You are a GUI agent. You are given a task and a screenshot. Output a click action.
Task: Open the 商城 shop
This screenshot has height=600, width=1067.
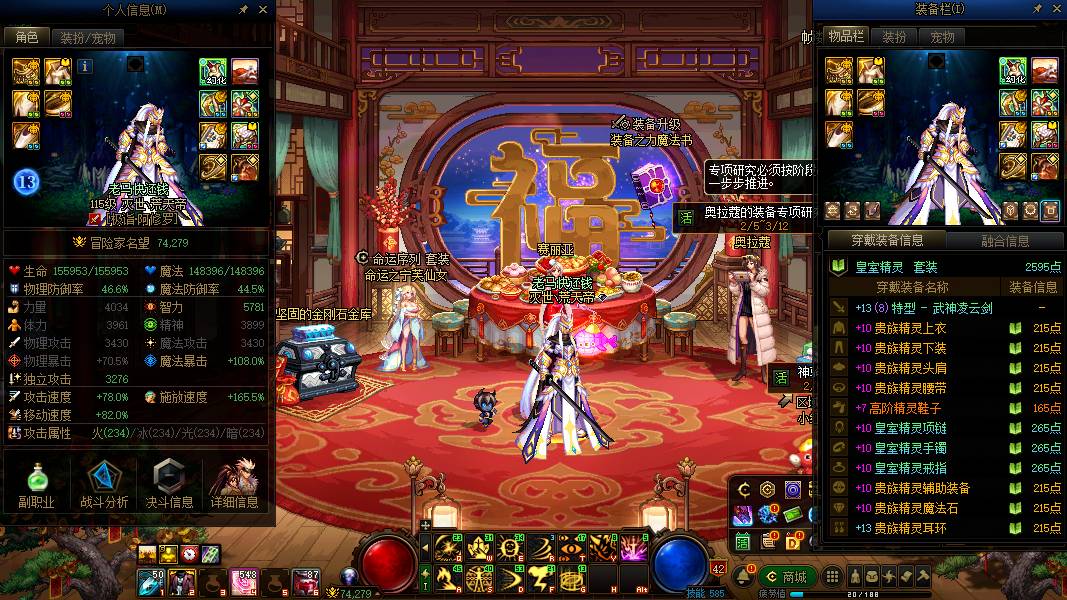(786, 577)
